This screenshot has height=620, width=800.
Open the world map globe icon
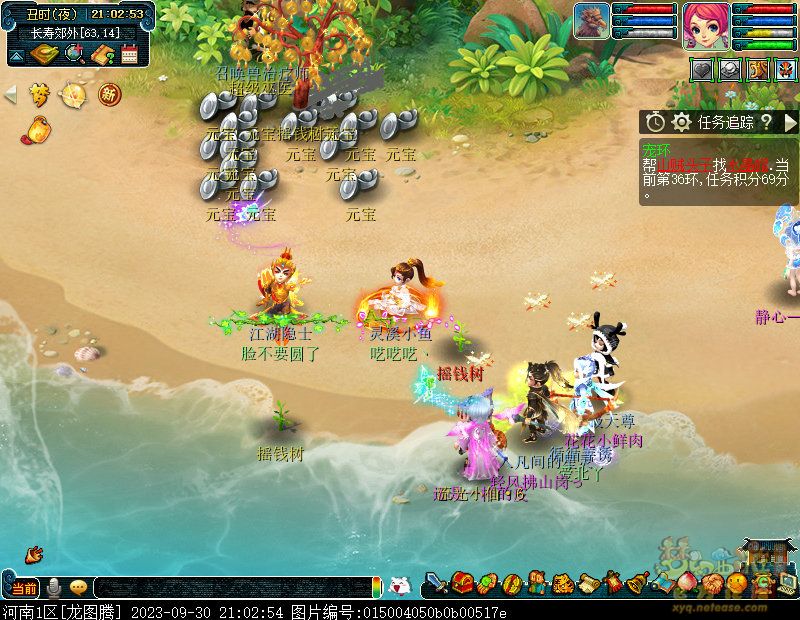[73, 54]
